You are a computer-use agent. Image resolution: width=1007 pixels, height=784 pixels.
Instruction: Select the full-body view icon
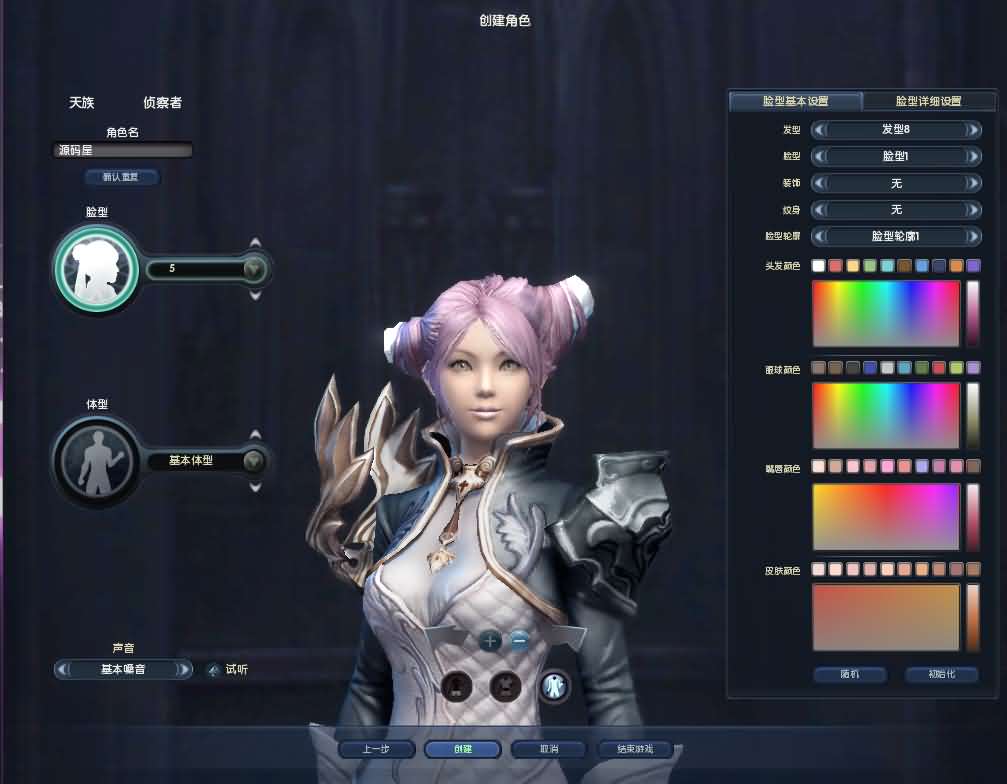[554, 686]
